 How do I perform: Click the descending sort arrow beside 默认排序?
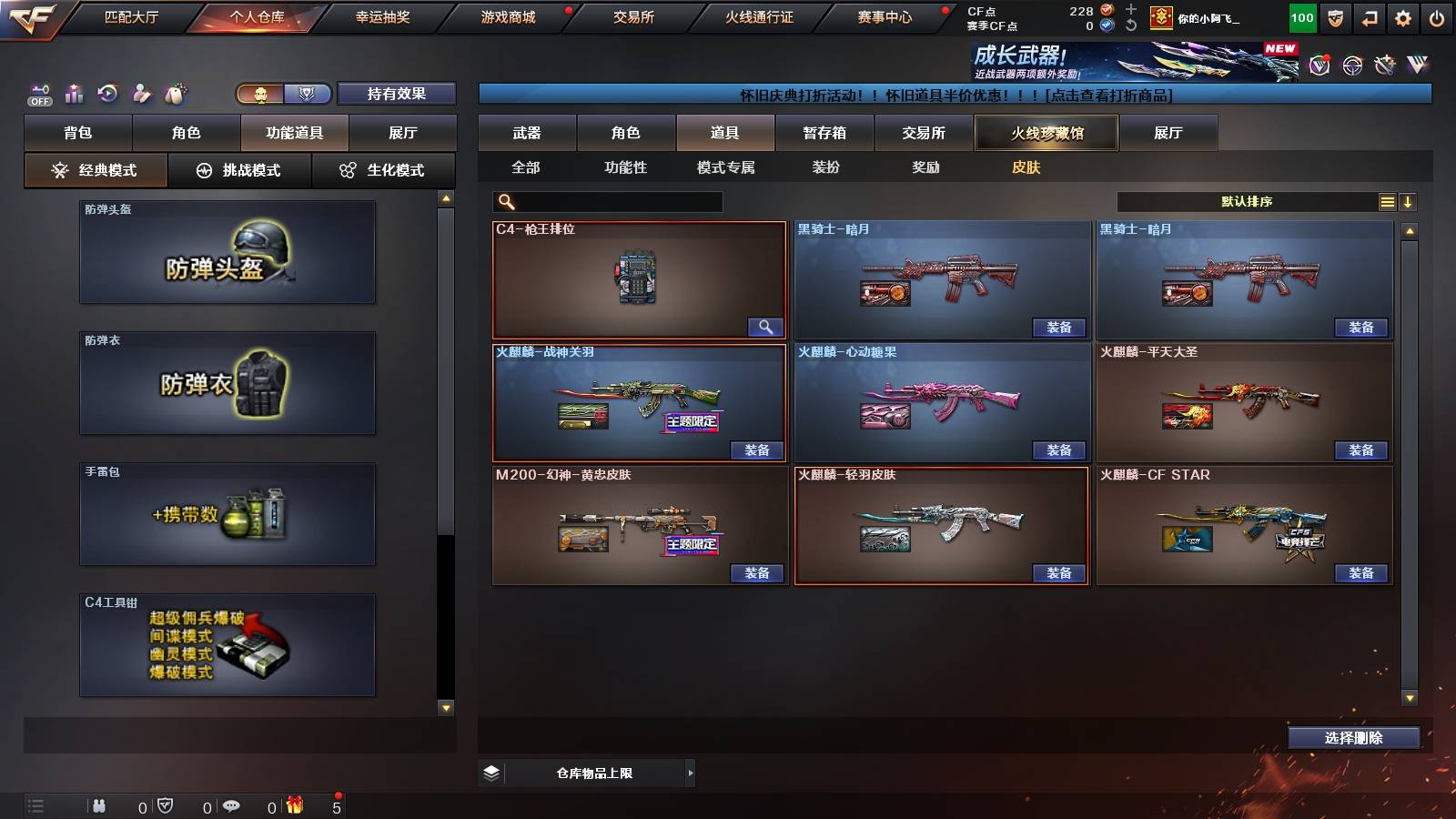tap(1409, 201)
